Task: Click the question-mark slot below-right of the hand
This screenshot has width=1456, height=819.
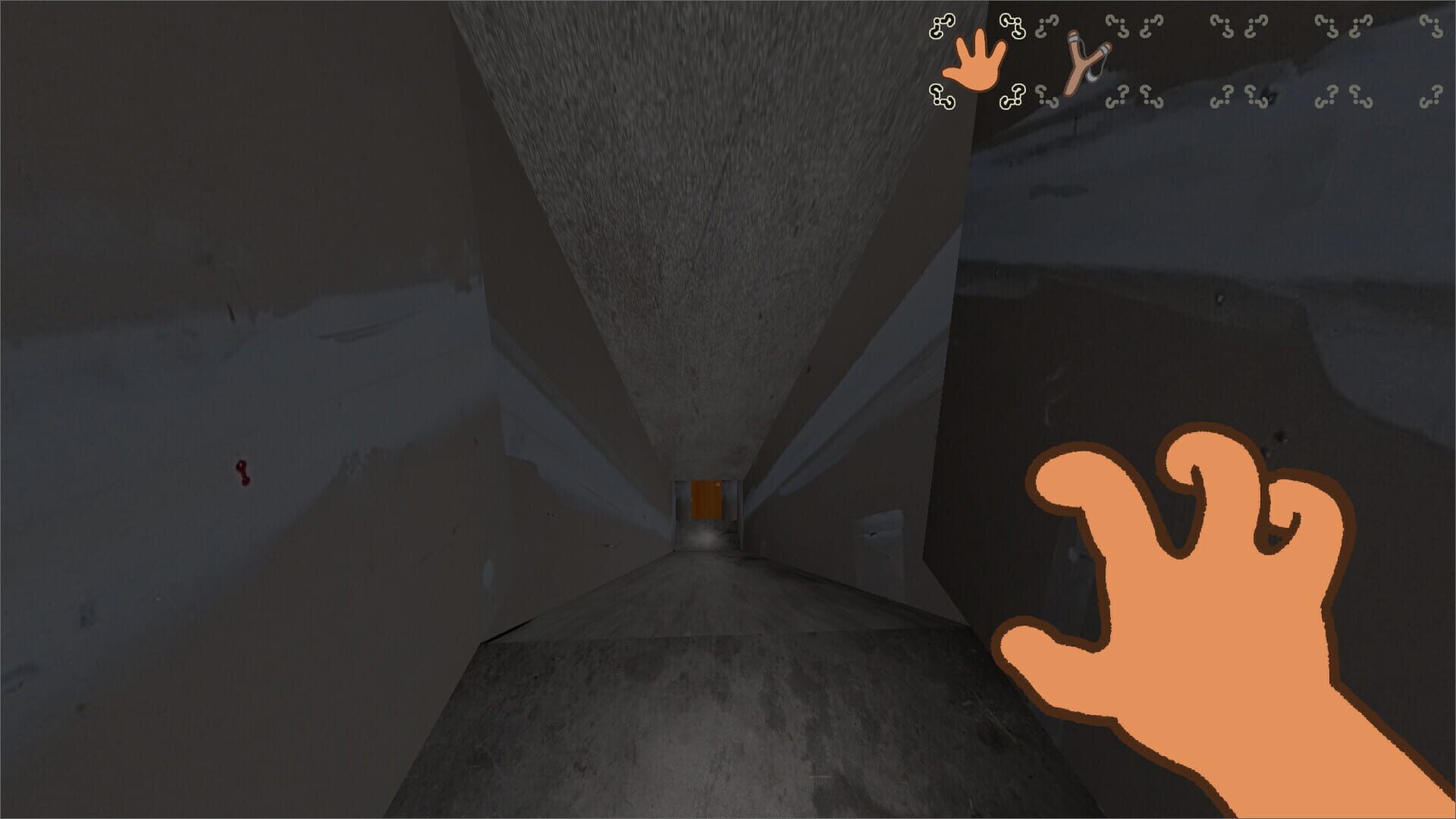Action: pos(1012,97)
